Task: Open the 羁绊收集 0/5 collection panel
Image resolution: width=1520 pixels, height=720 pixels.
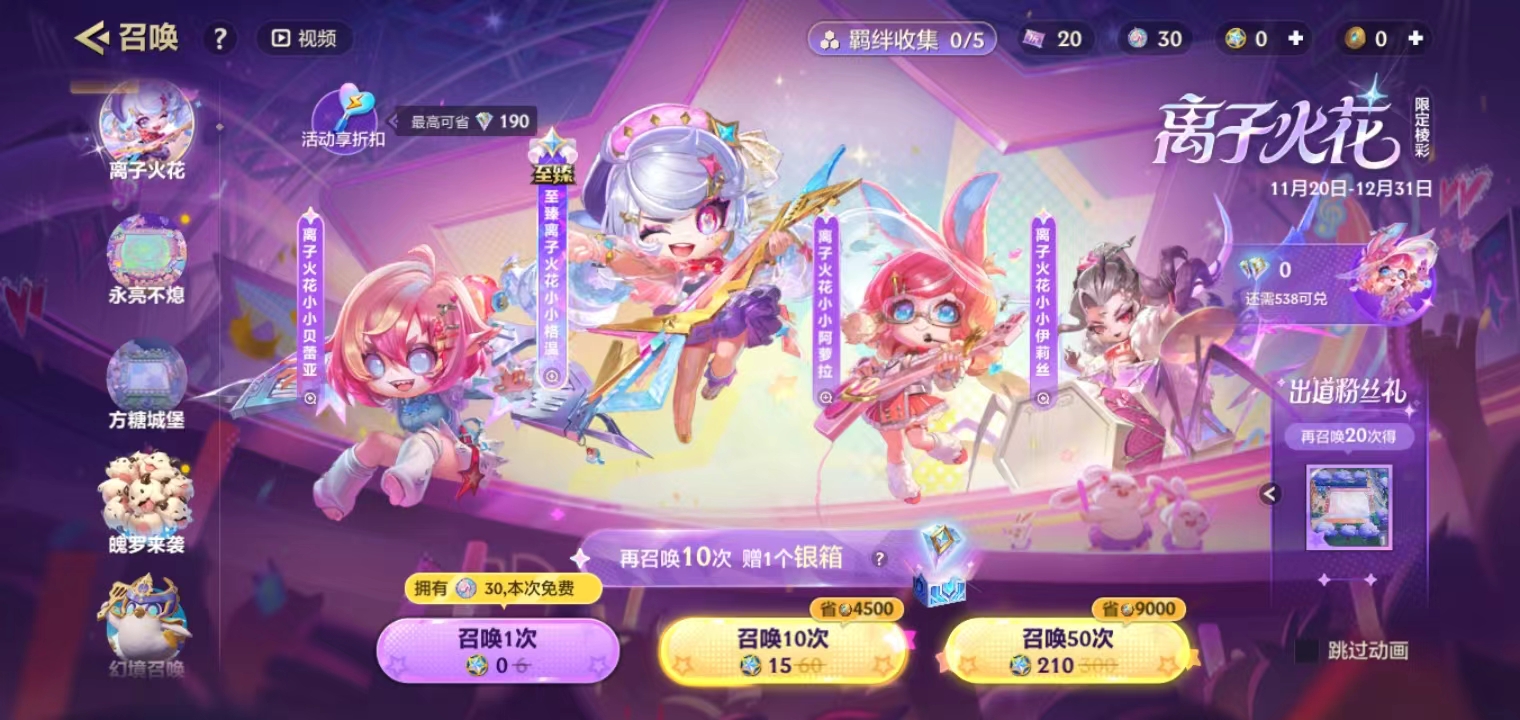Action: 903,38
